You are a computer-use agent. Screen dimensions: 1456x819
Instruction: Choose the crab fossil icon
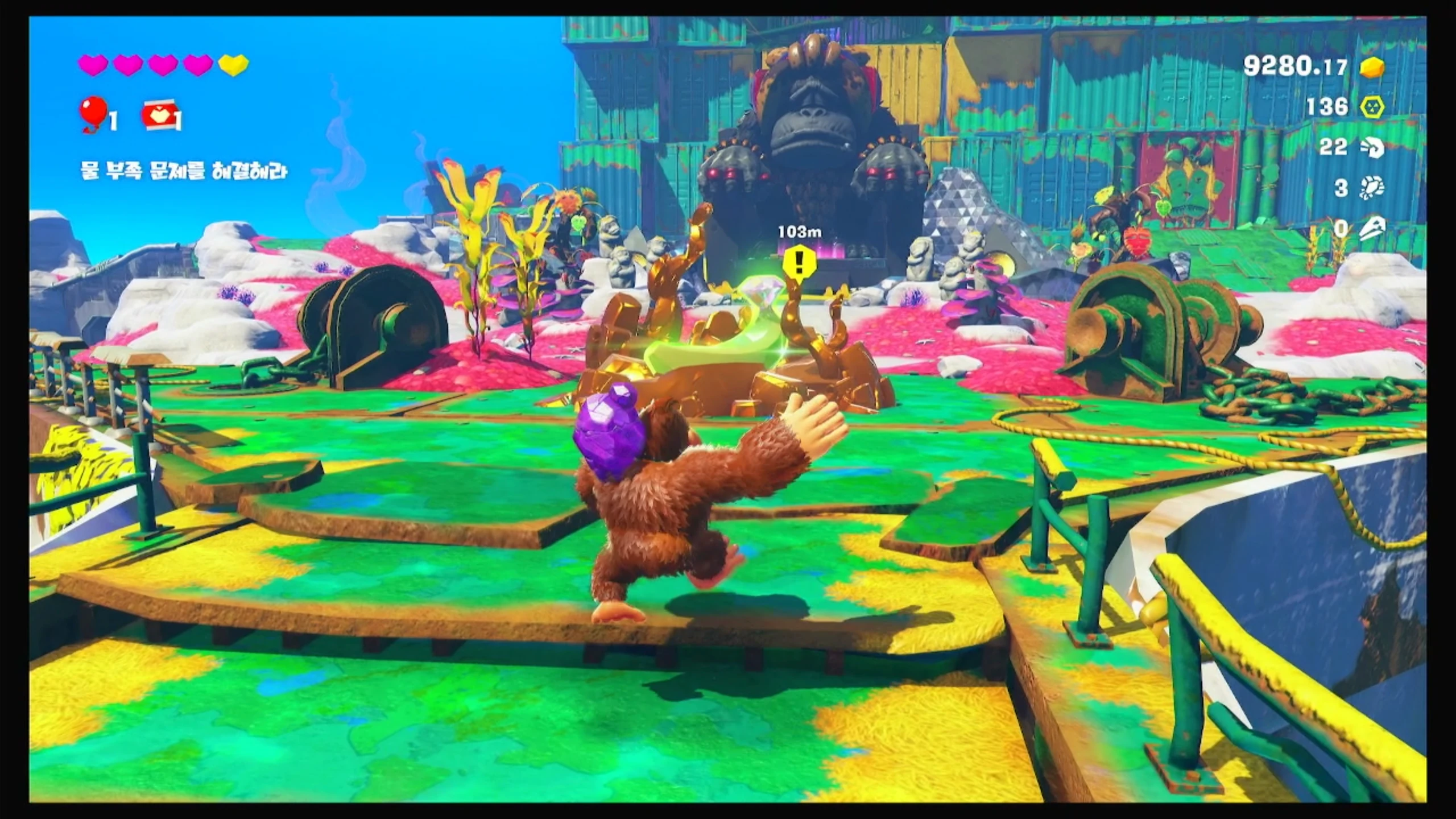point(1372,188)
